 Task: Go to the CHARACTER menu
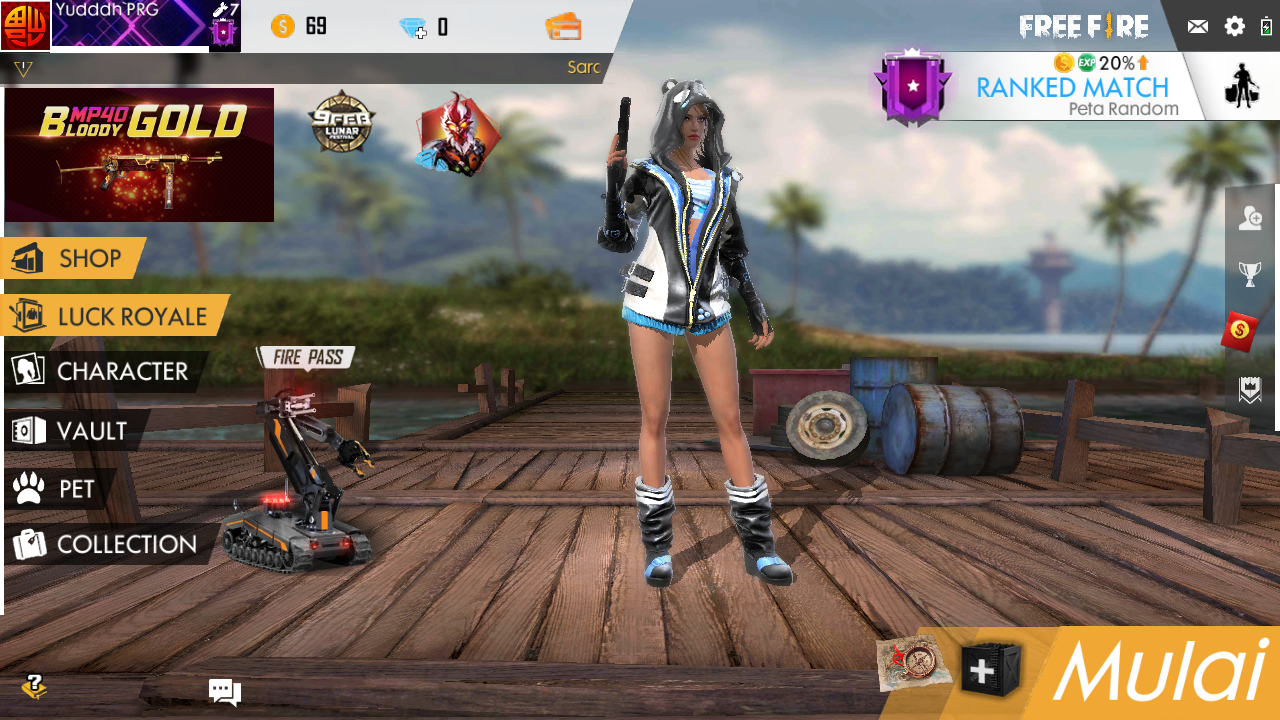click(x=102, y=372)
